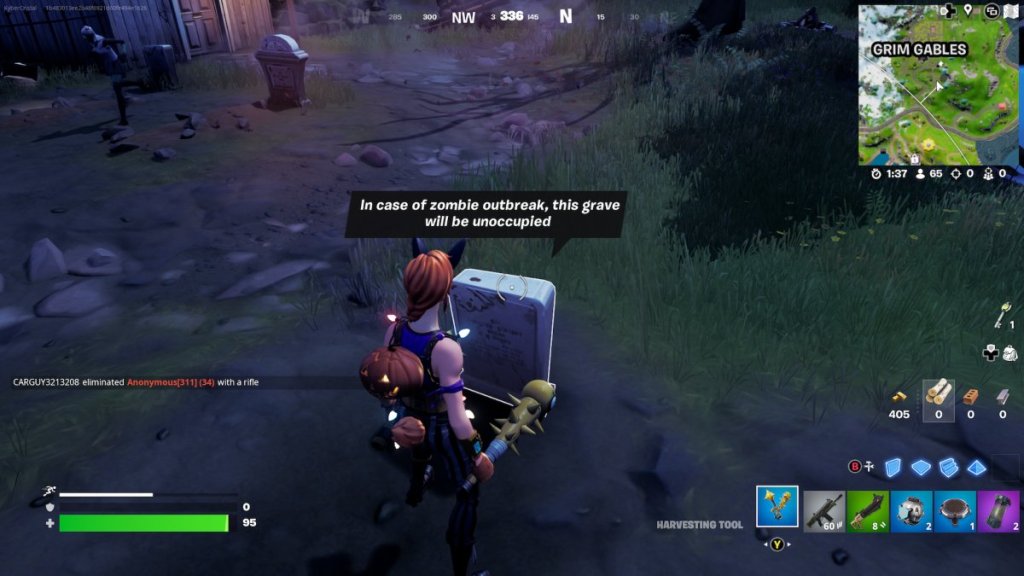Image resolution: width=1024 pixels, height=576 pixels.
Task: Select the launch pad trap slot
Action: click(x=955, y=511)
